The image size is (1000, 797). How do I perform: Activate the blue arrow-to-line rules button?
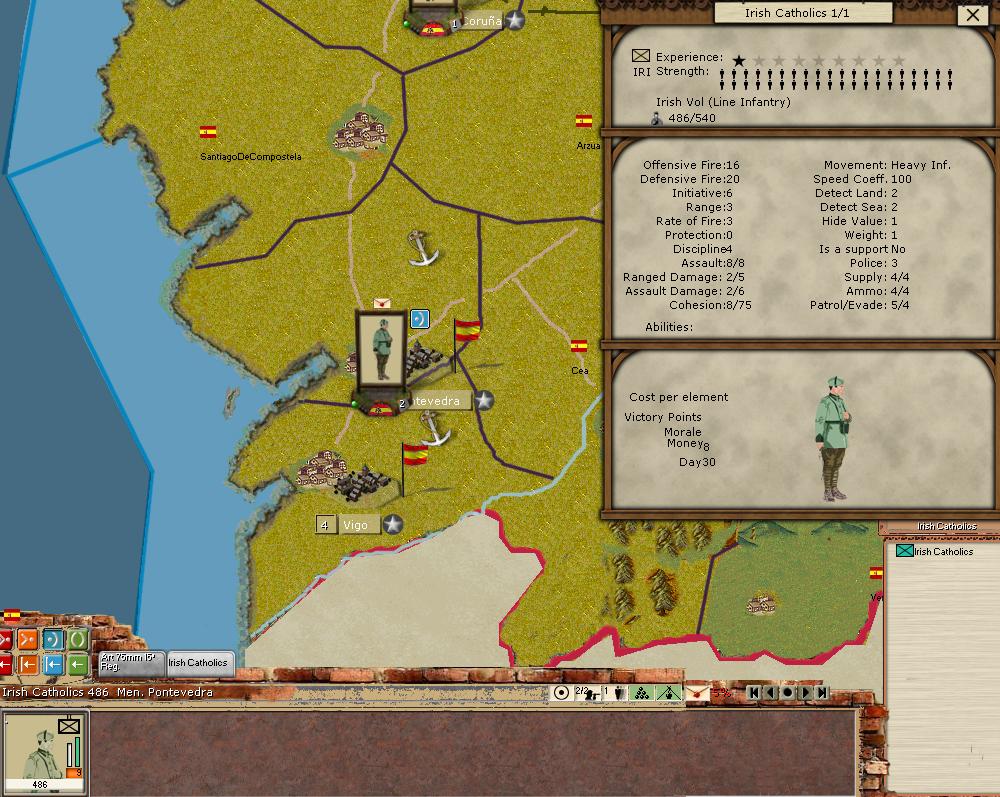coord(52,663)
